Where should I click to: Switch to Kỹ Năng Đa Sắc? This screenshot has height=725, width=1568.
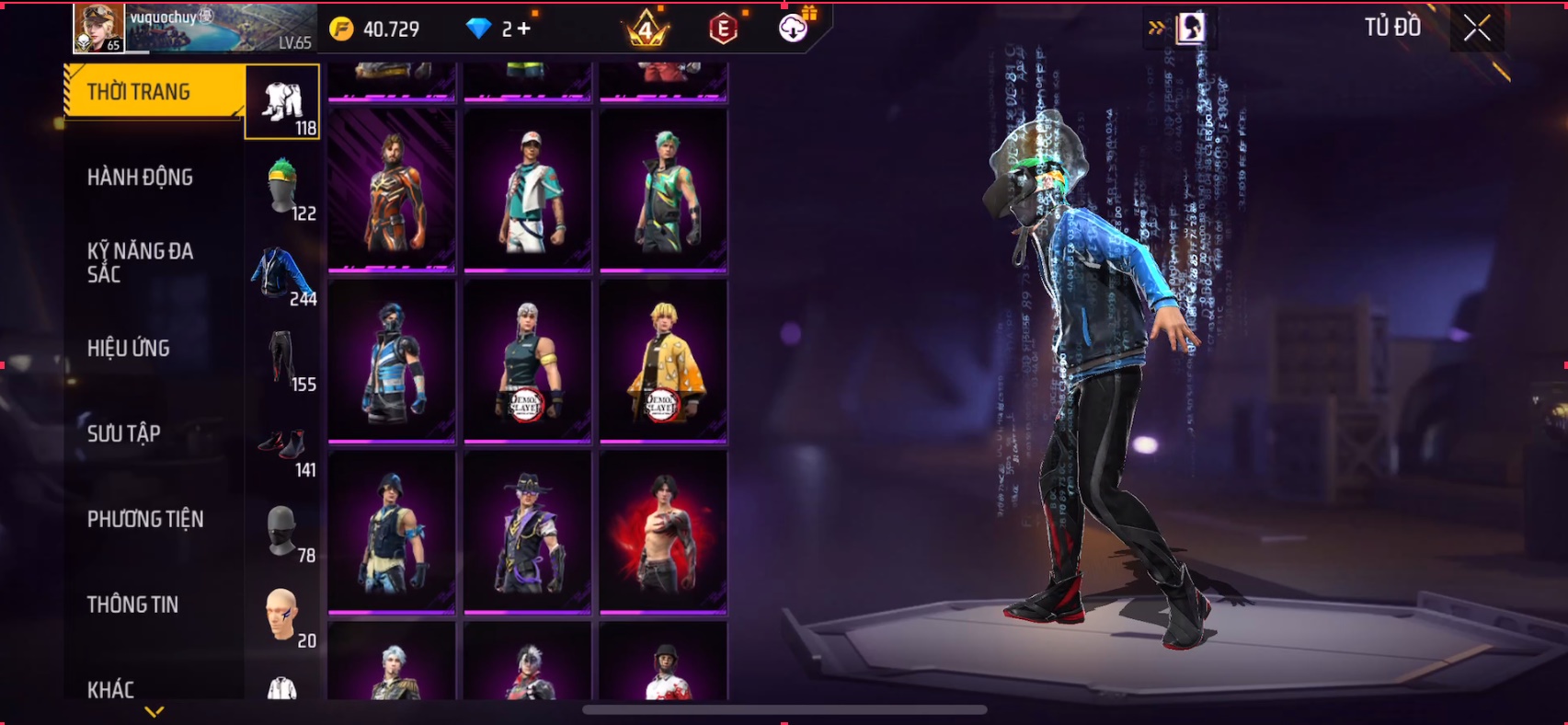click(140, 262)
